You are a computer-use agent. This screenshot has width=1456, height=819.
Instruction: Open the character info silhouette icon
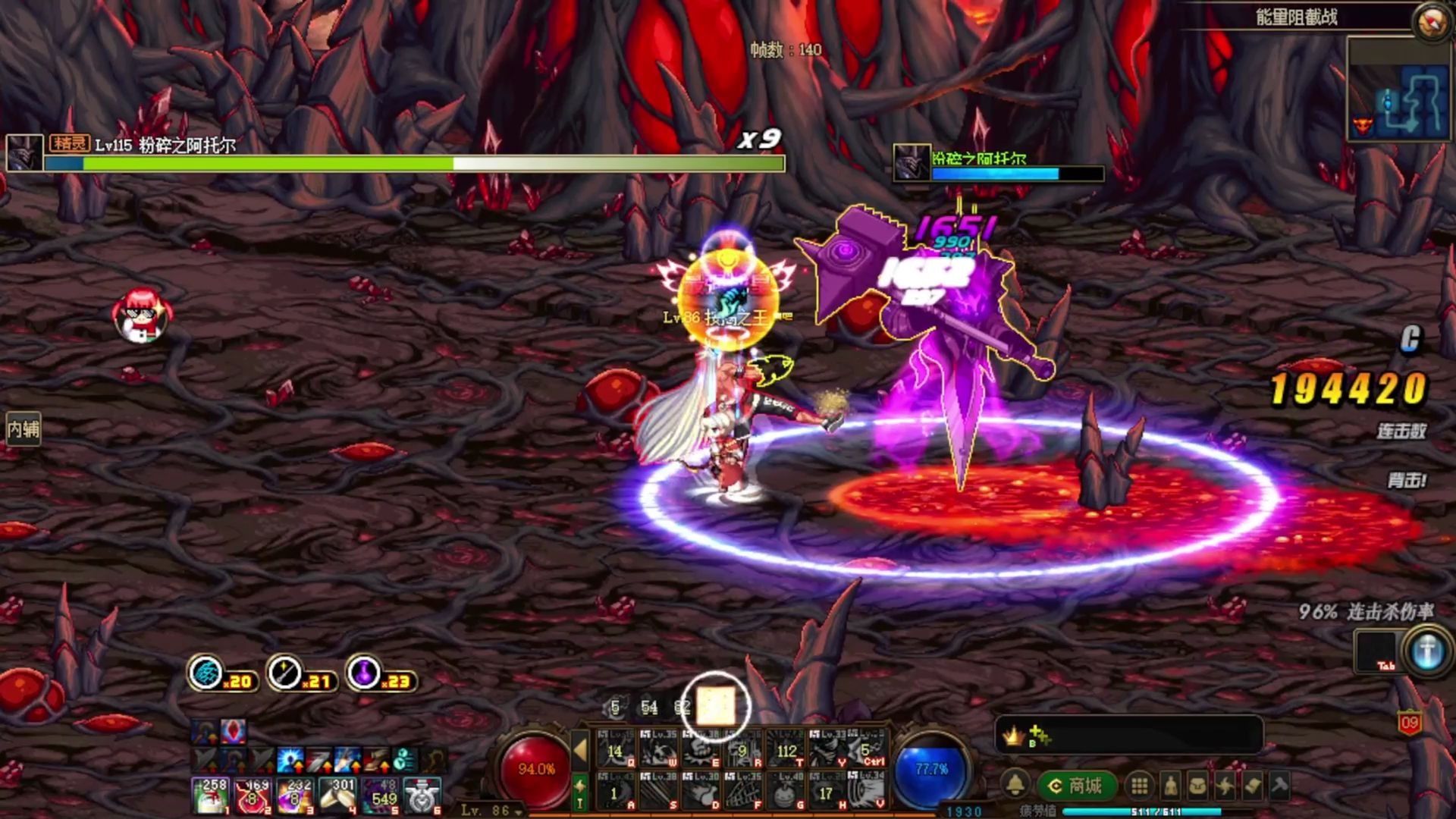(1171, 786)
